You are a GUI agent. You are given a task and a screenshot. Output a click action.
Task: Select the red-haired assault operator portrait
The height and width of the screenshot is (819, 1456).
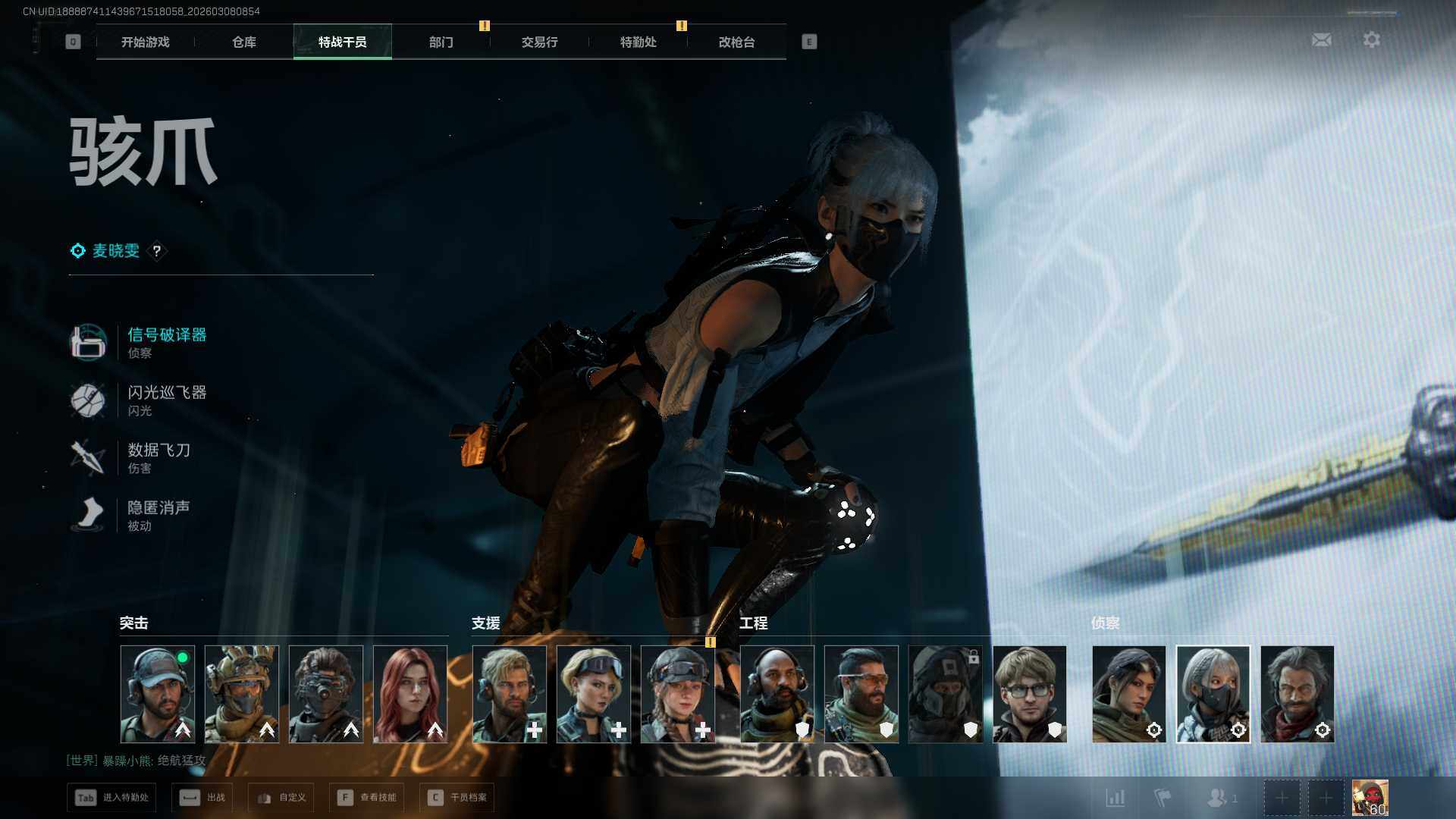410,694
